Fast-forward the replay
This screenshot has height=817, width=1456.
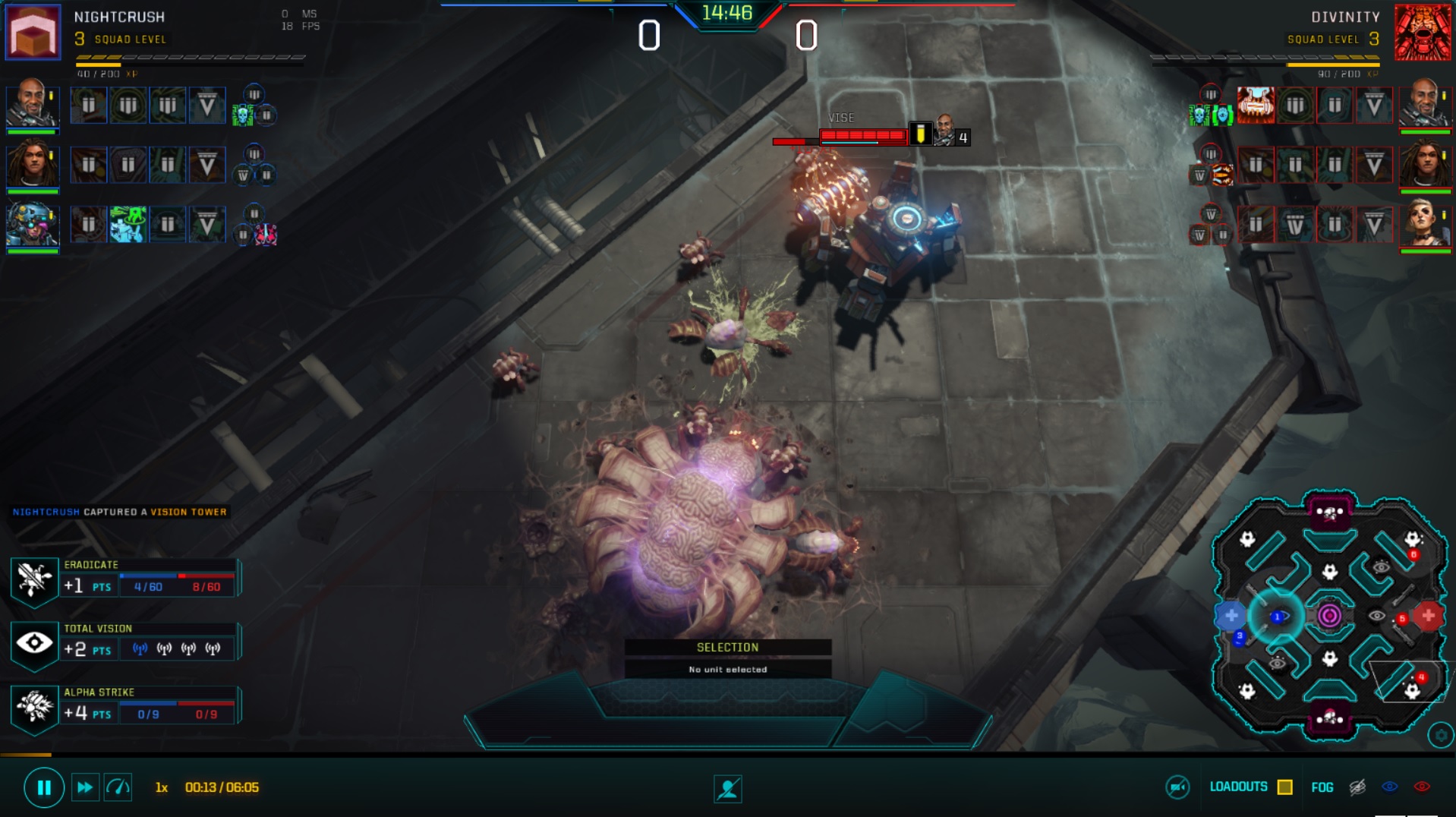pos(84,787)
